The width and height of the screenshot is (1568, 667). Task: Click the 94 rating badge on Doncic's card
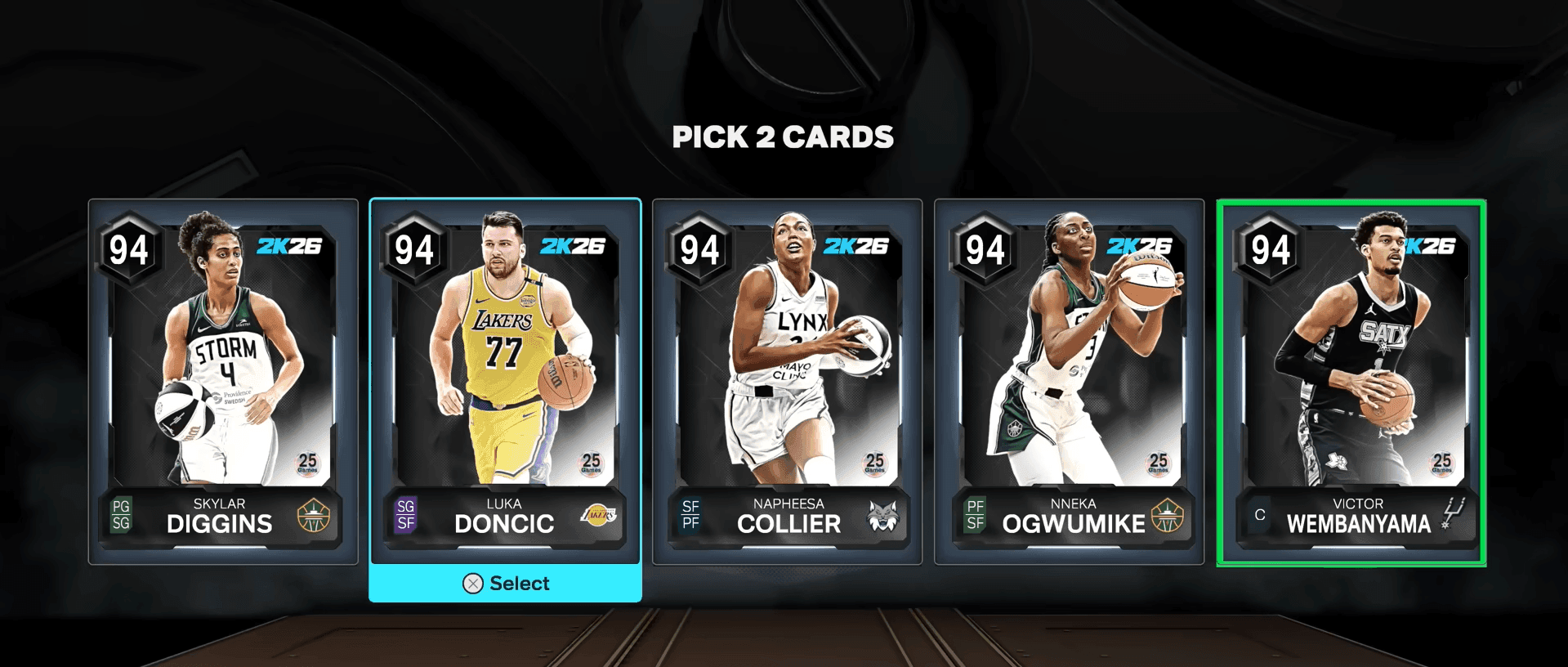tap(413, 250)
